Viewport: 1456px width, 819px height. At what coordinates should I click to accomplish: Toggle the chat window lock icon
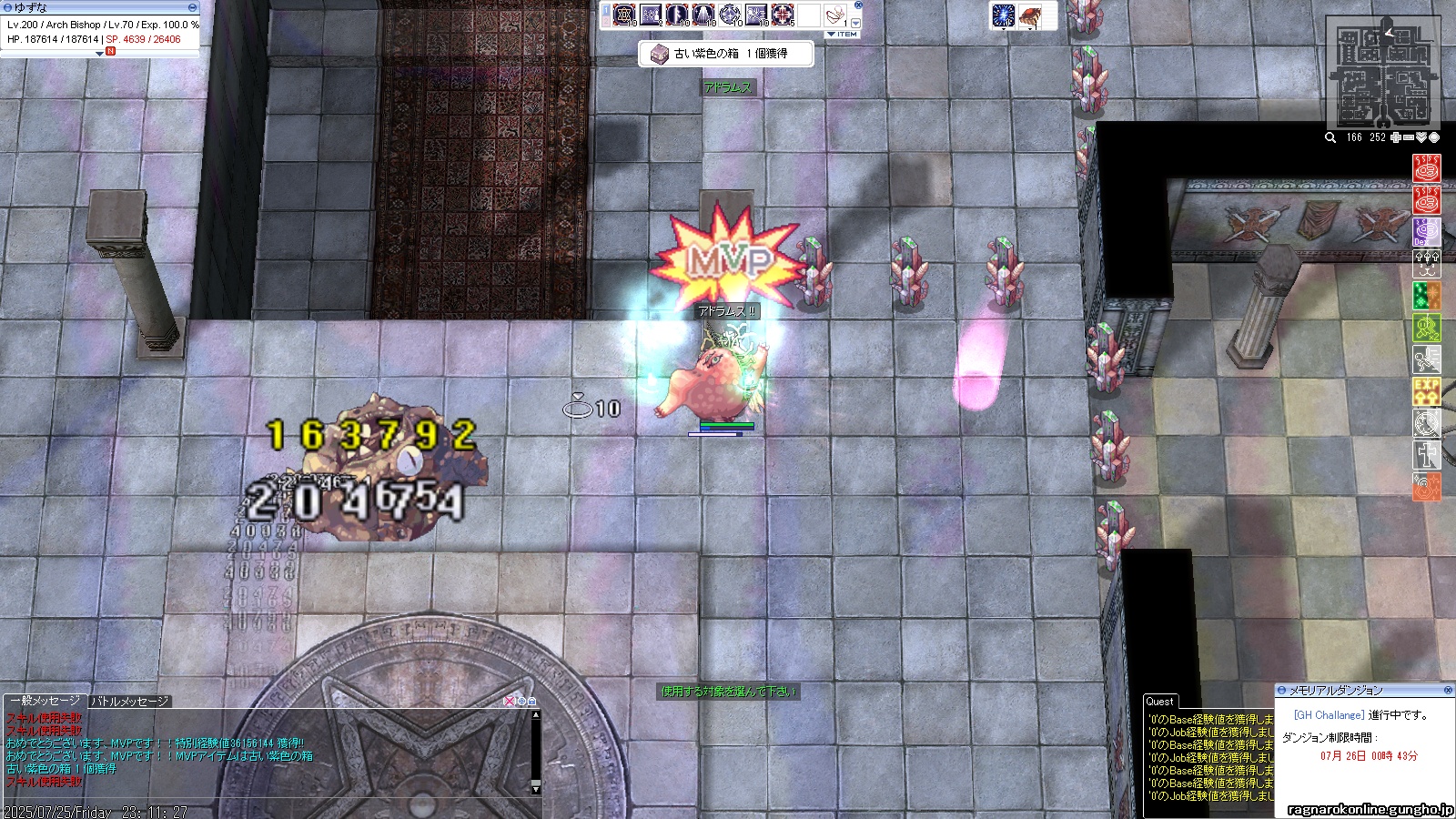tap(532, 702)
